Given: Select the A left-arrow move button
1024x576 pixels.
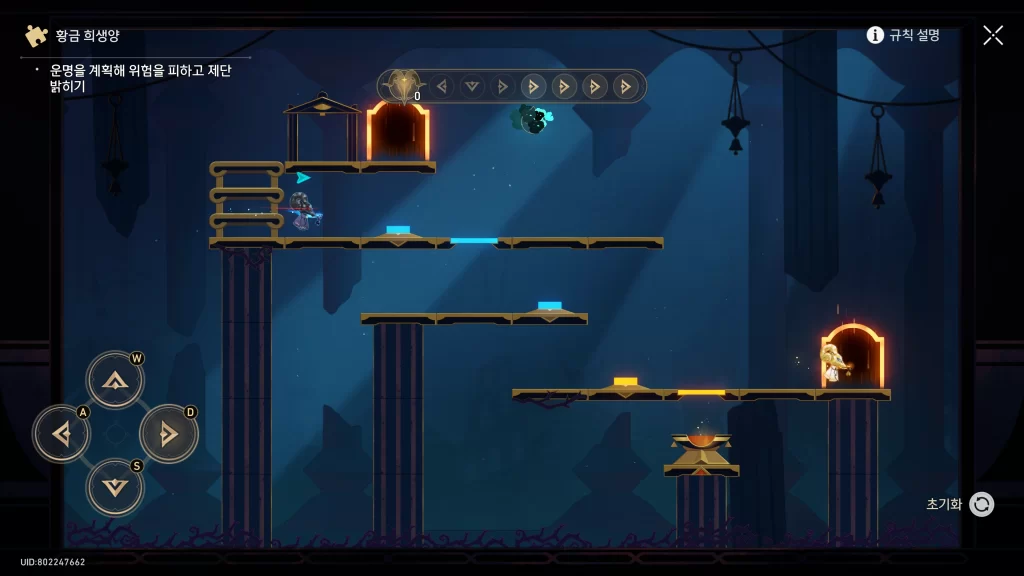Looking at the screenshot, I should (62, 434).
